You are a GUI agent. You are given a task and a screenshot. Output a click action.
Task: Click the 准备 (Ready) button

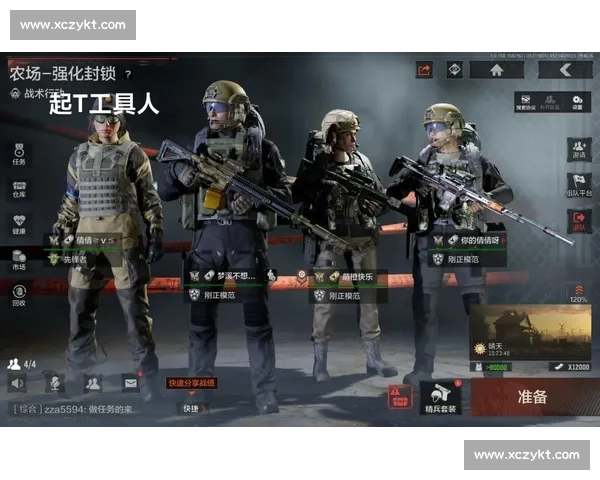click(532, 397)
